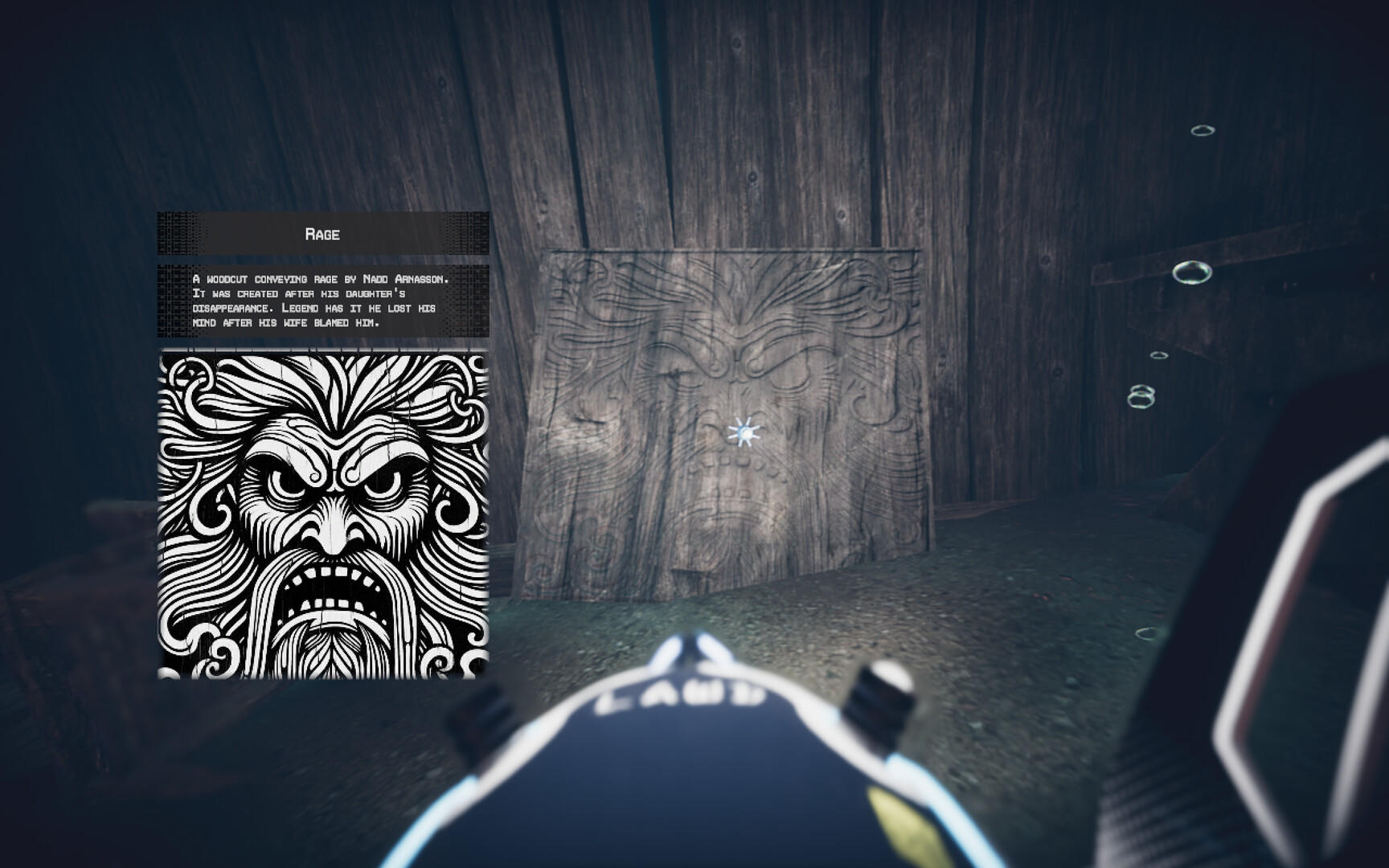Click the glowing interaction sparkle on the woodcut
The image size is (1389, 868).
click(x=744, y=432)
